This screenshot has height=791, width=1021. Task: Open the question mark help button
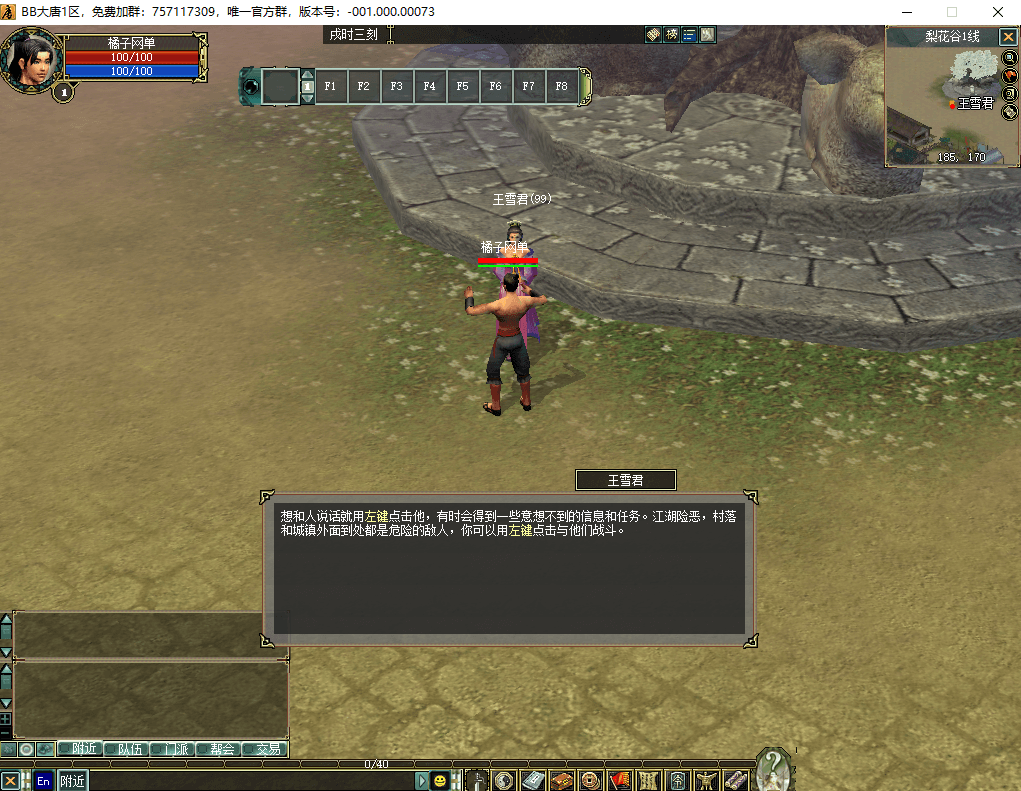tap(772, 768)
